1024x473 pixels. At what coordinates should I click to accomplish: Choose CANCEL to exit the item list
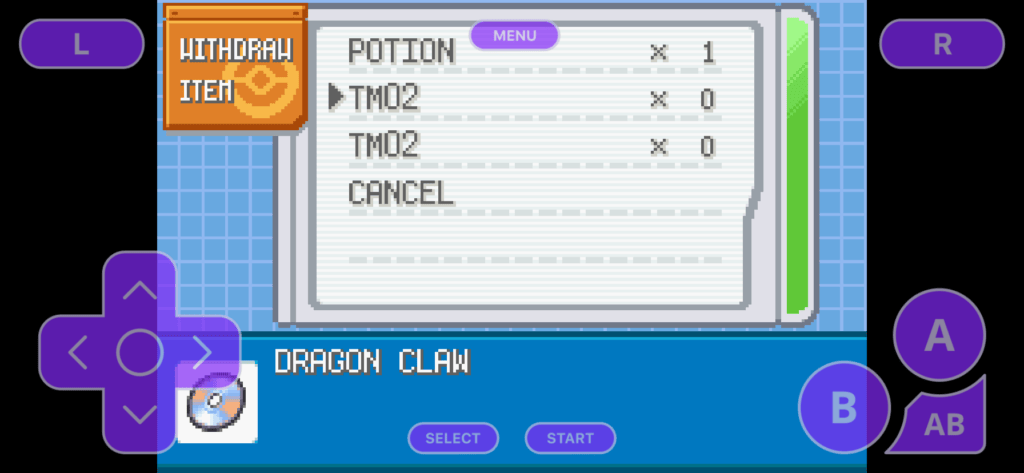coord(401,193)
